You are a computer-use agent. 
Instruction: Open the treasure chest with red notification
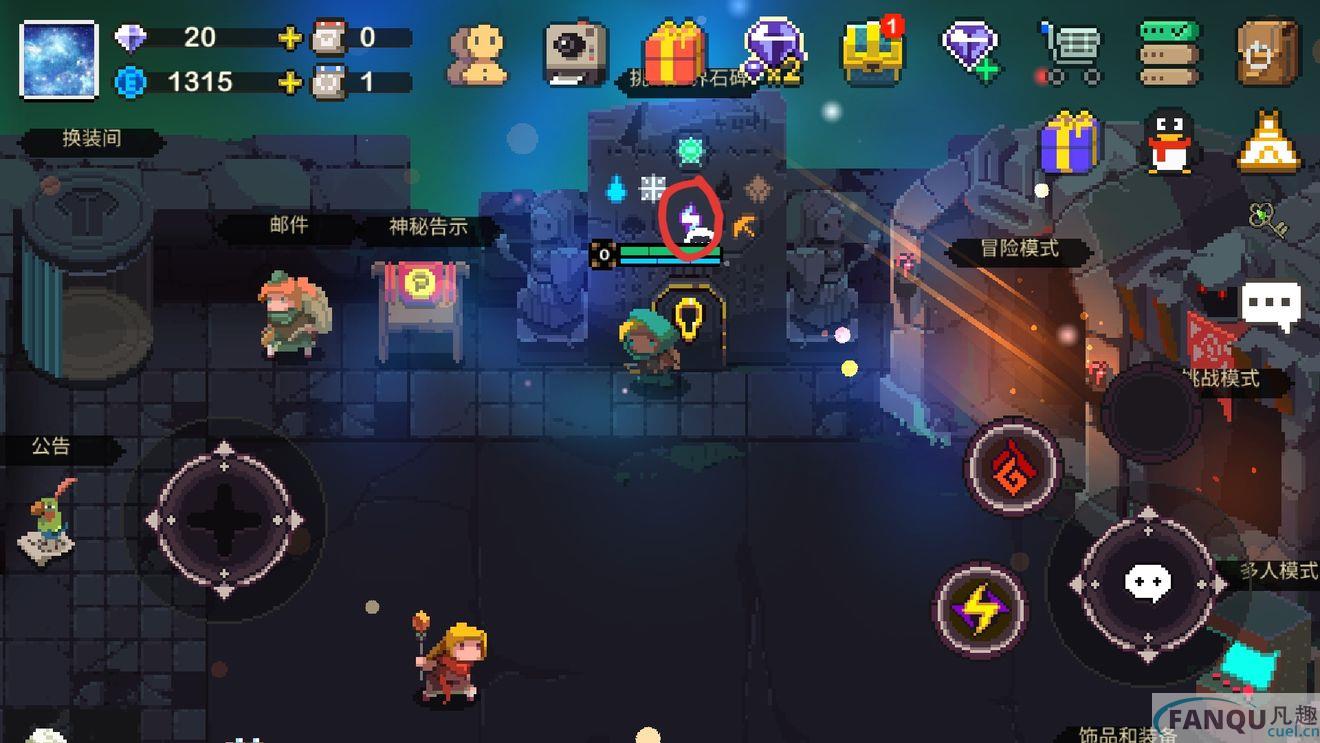pos(872,50)
